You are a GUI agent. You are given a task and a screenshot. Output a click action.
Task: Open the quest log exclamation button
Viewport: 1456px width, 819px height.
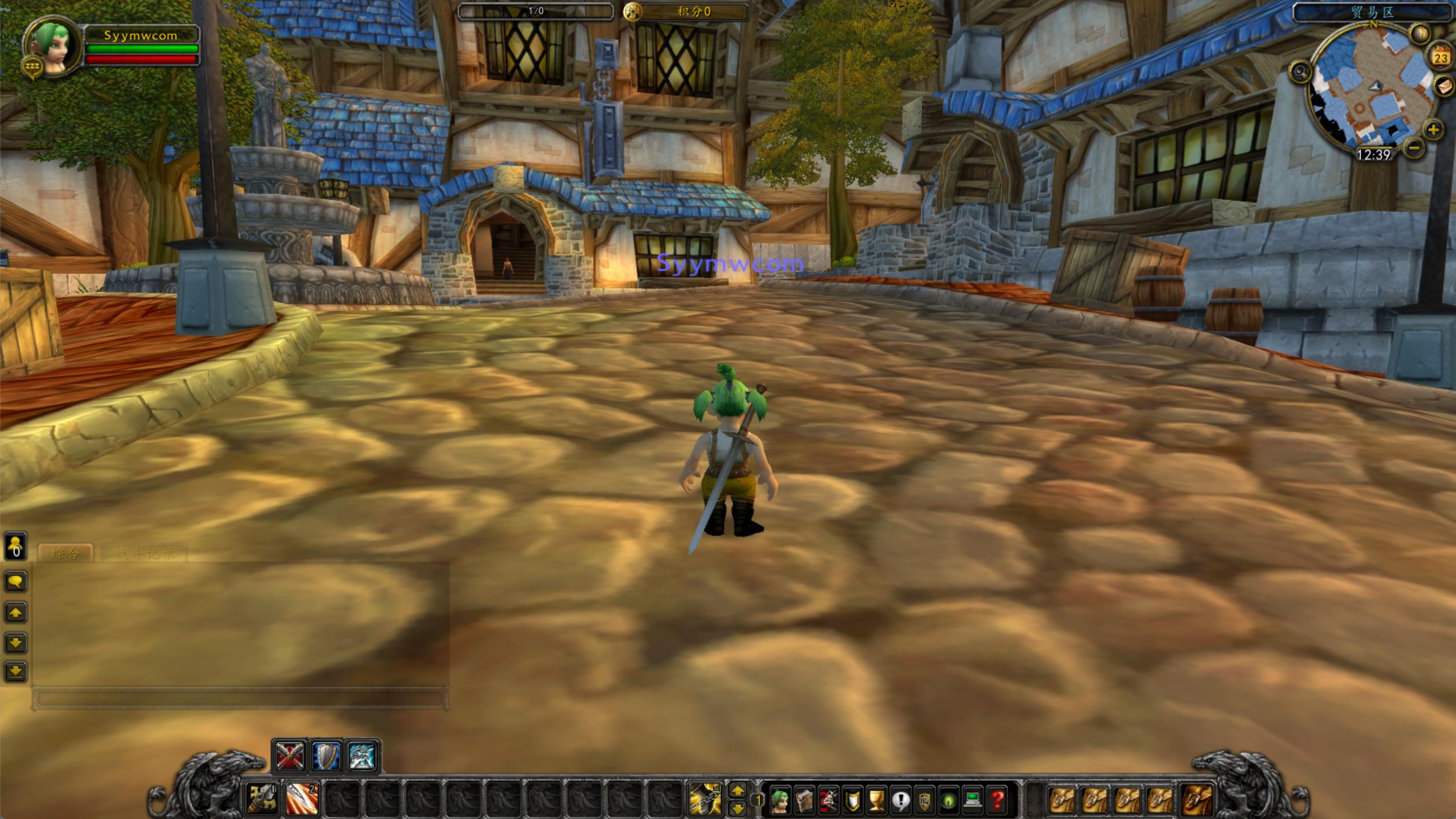[x=900, y=801]
